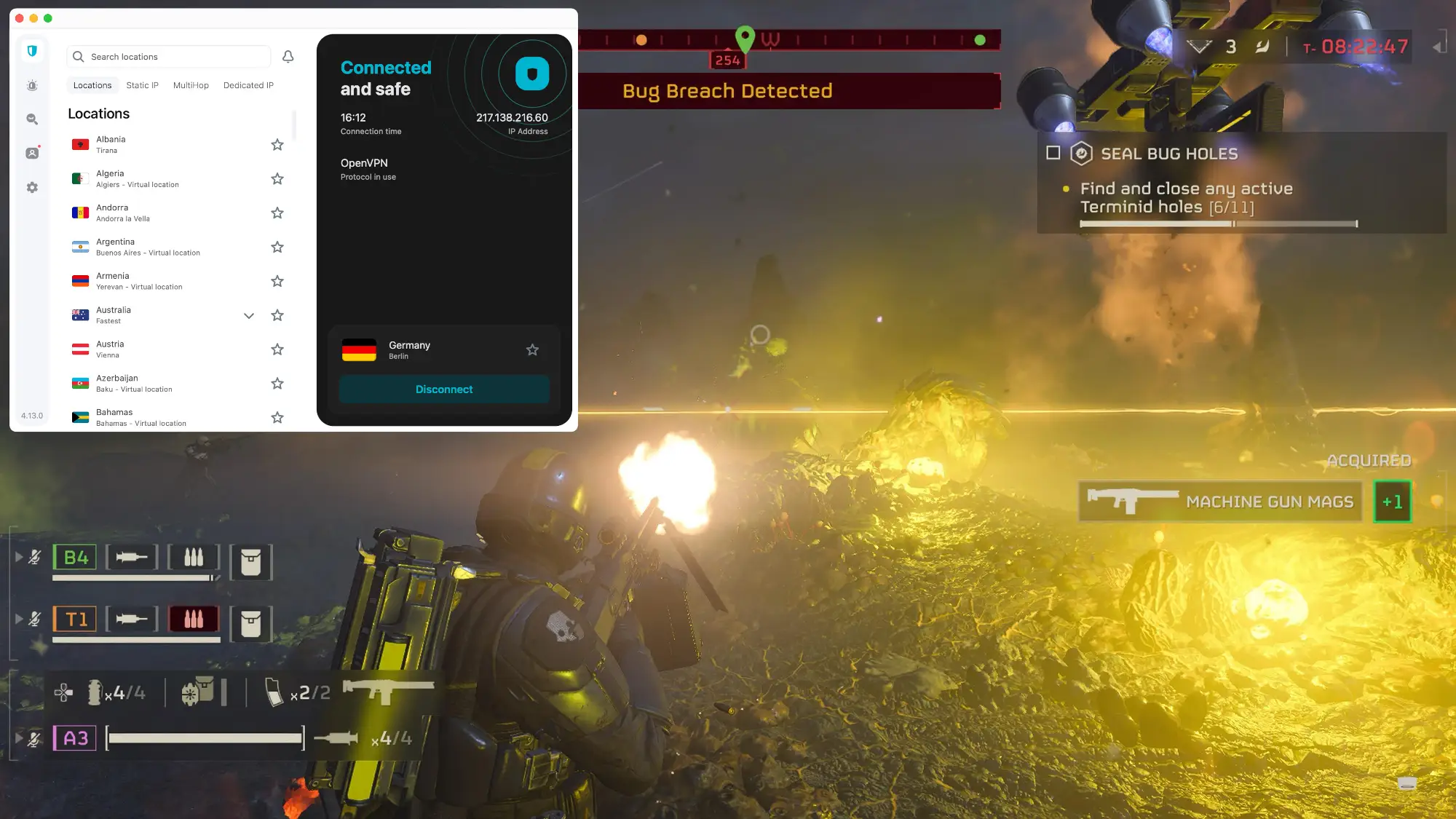Open the Alert breach monitor in sidebar
The height and width of the screenshot is (819, 1456).
tap(31, 85)
